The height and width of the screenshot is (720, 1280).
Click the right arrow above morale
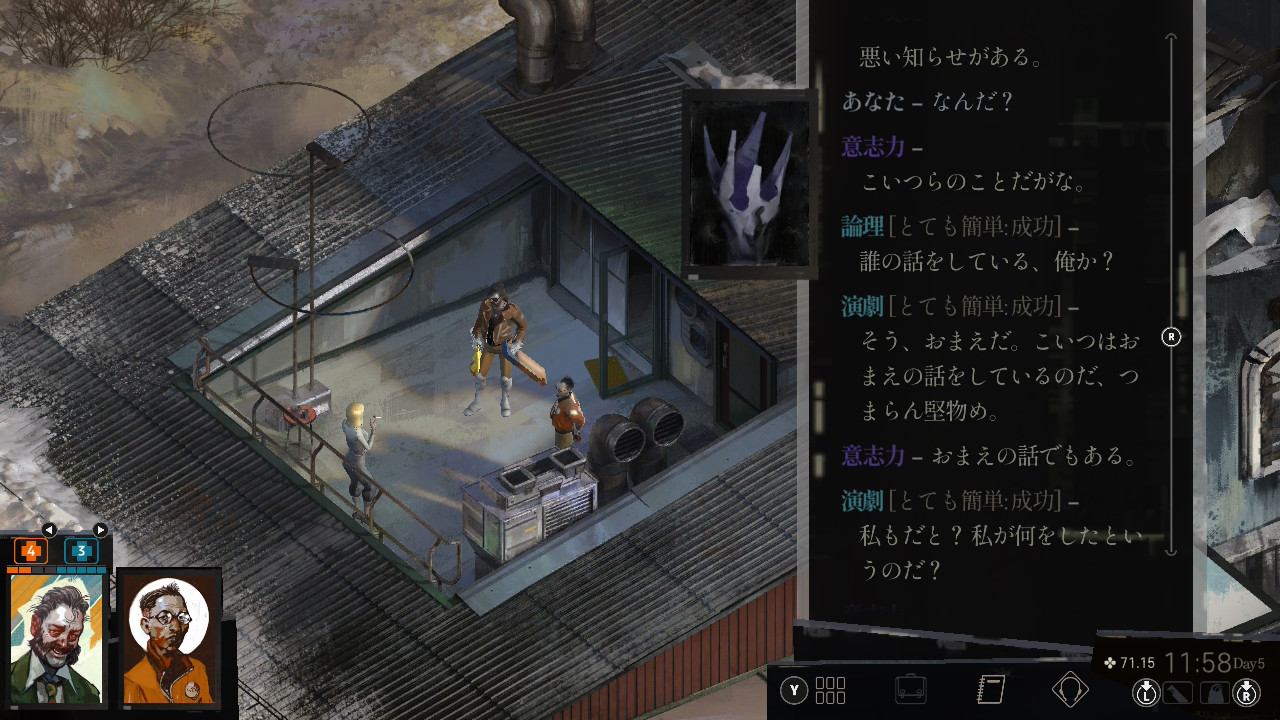click(100, 530)
